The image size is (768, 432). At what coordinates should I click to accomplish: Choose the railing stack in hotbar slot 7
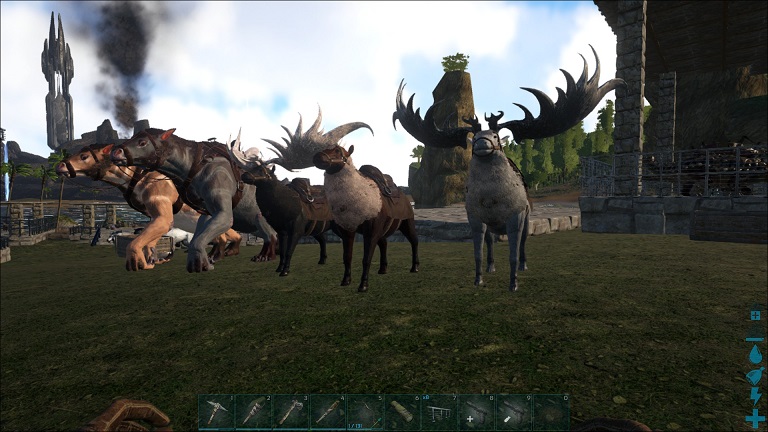[438, 412]
